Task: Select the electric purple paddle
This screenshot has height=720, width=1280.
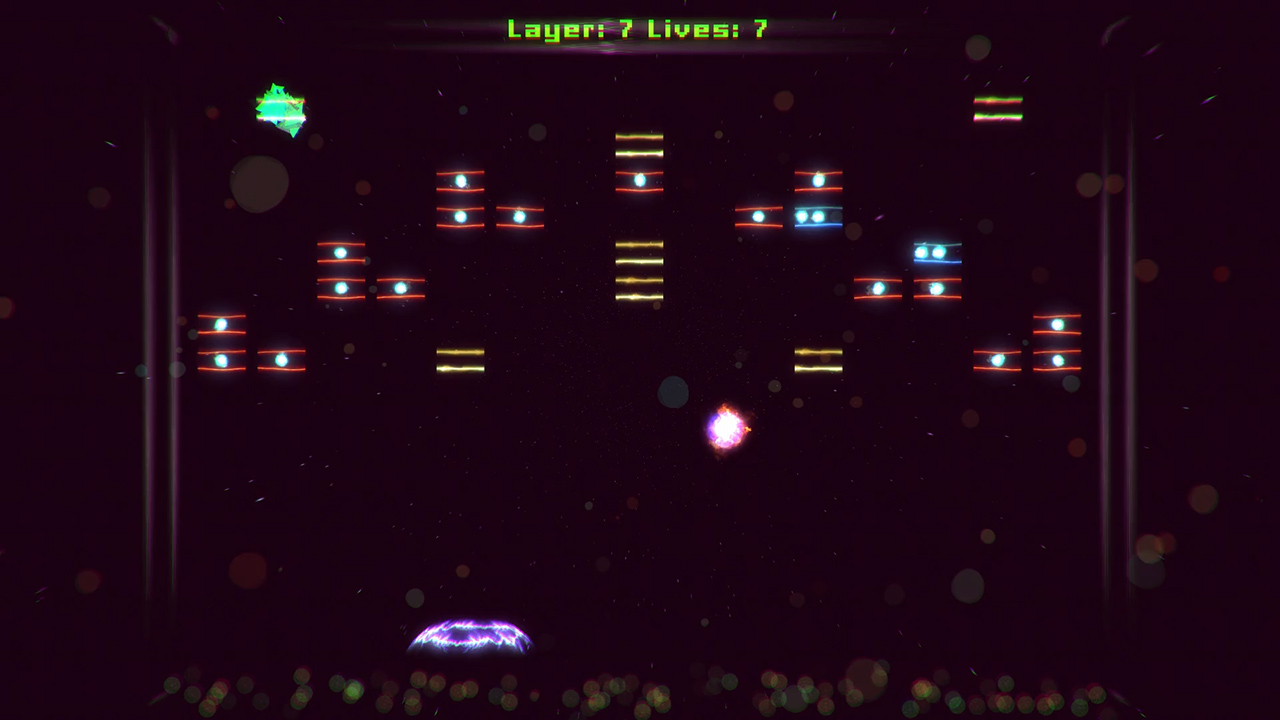Action: click(x=470, y=638)
